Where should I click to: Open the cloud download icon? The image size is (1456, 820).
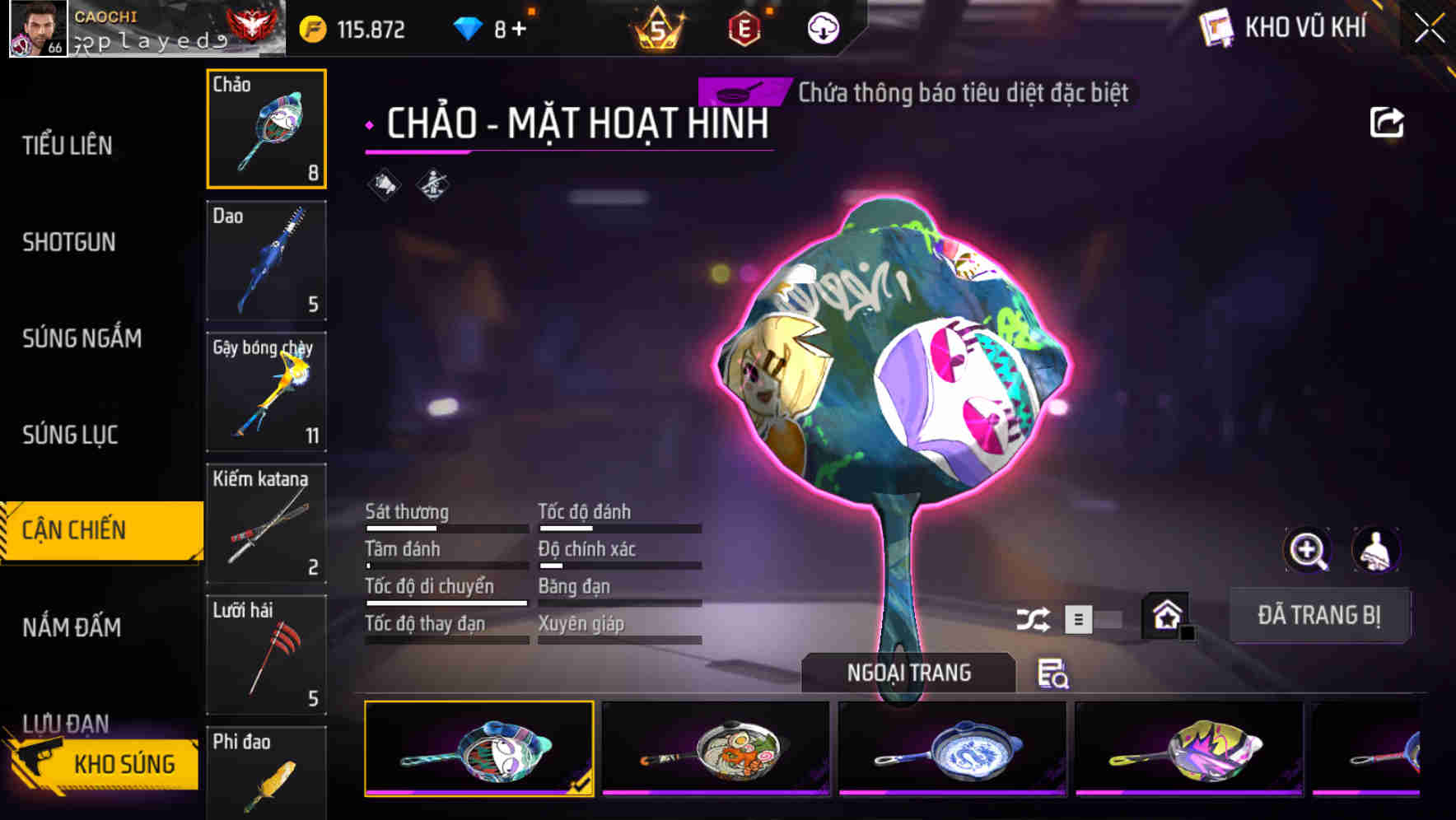(824, 27)
